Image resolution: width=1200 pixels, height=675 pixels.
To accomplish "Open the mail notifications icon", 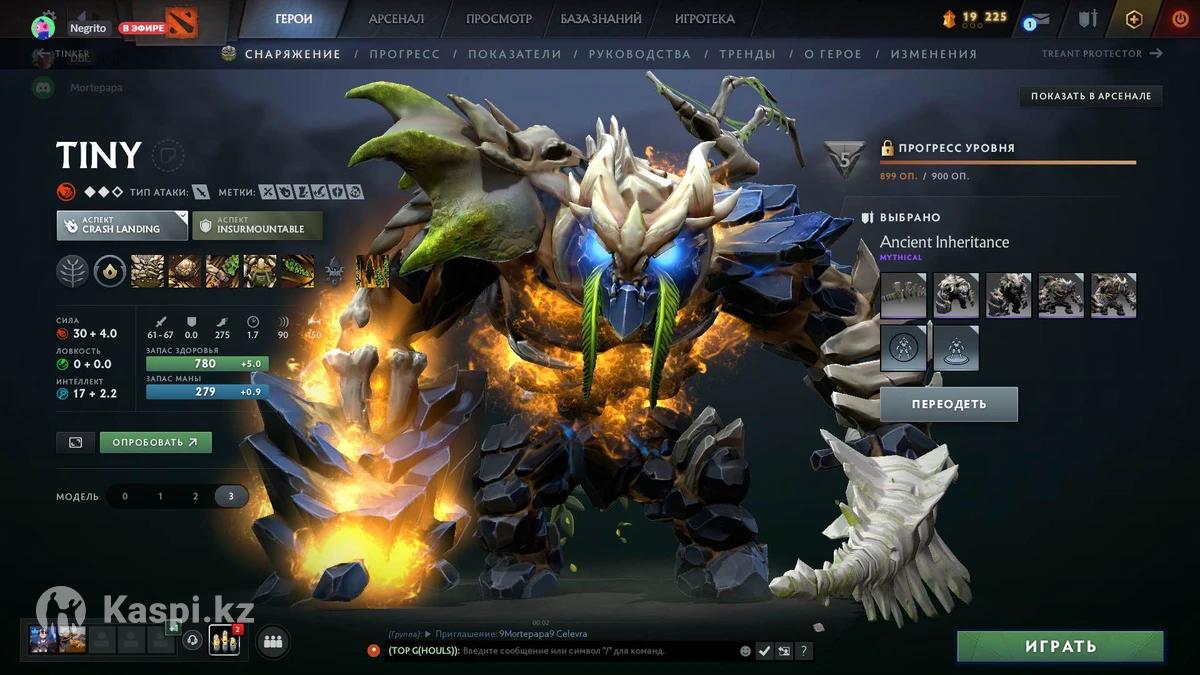I will click(1040, 20).
